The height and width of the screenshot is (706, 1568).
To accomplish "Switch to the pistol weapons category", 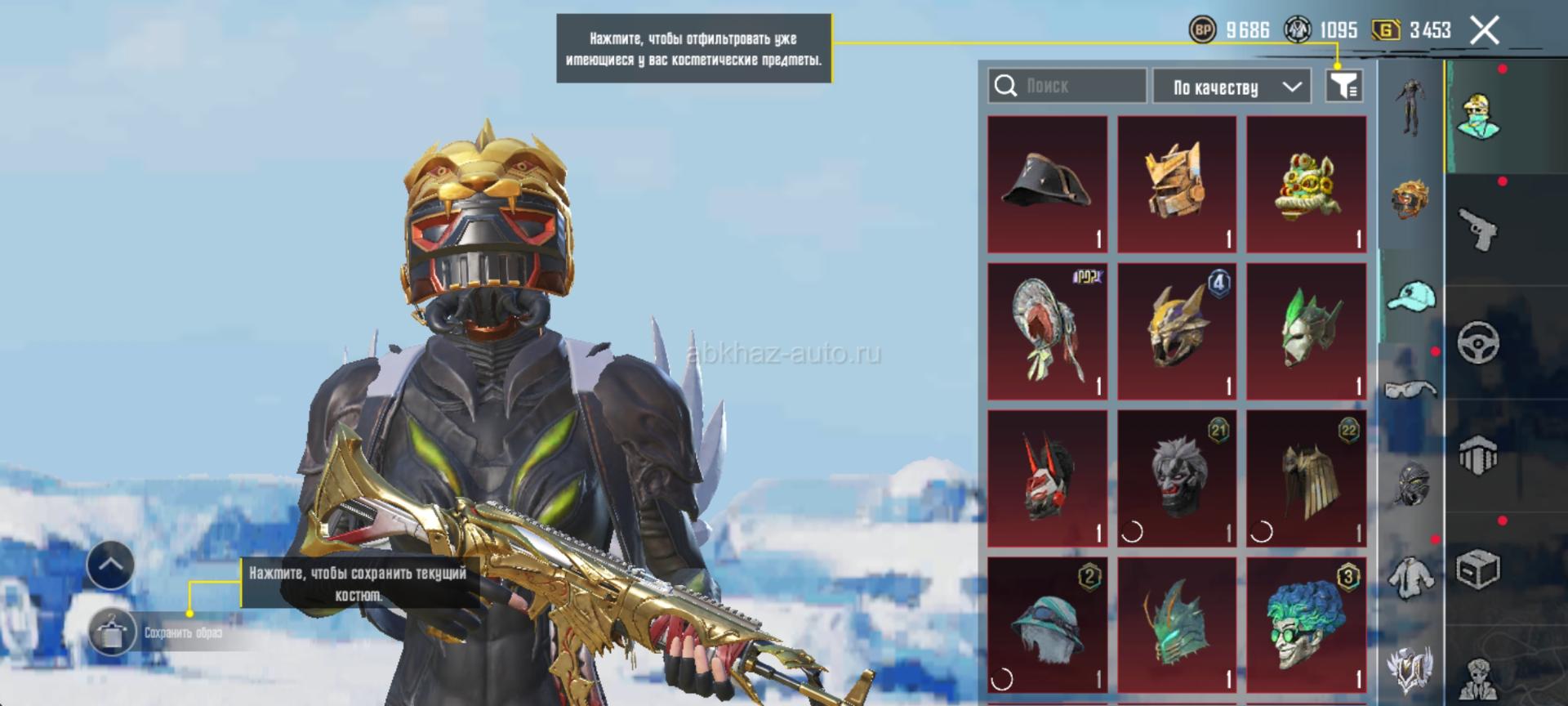I will click(x=1477, y=230).
